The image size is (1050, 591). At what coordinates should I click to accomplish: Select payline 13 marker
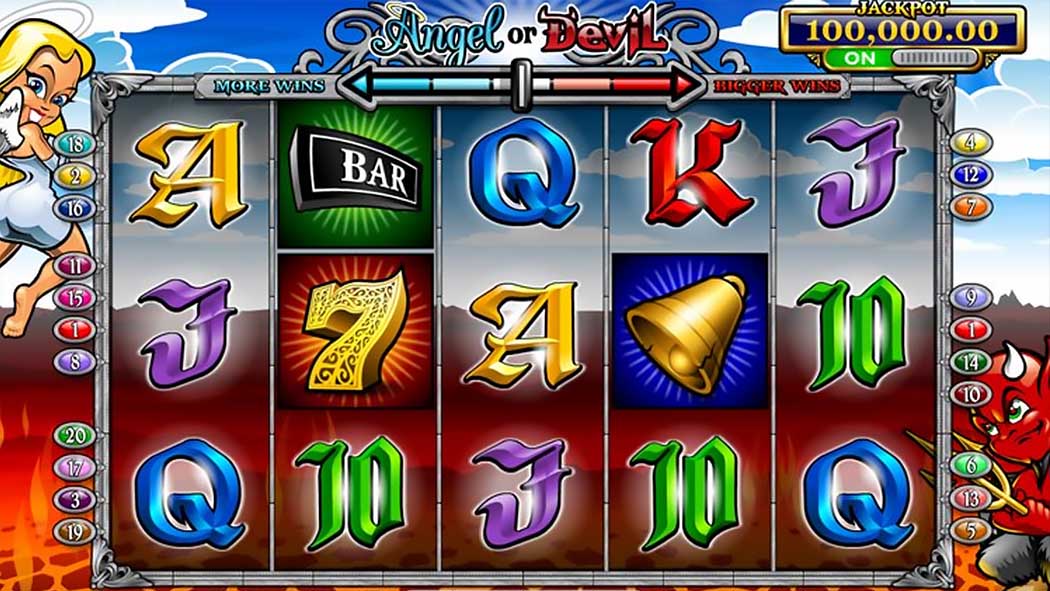[x=971, y=497]
